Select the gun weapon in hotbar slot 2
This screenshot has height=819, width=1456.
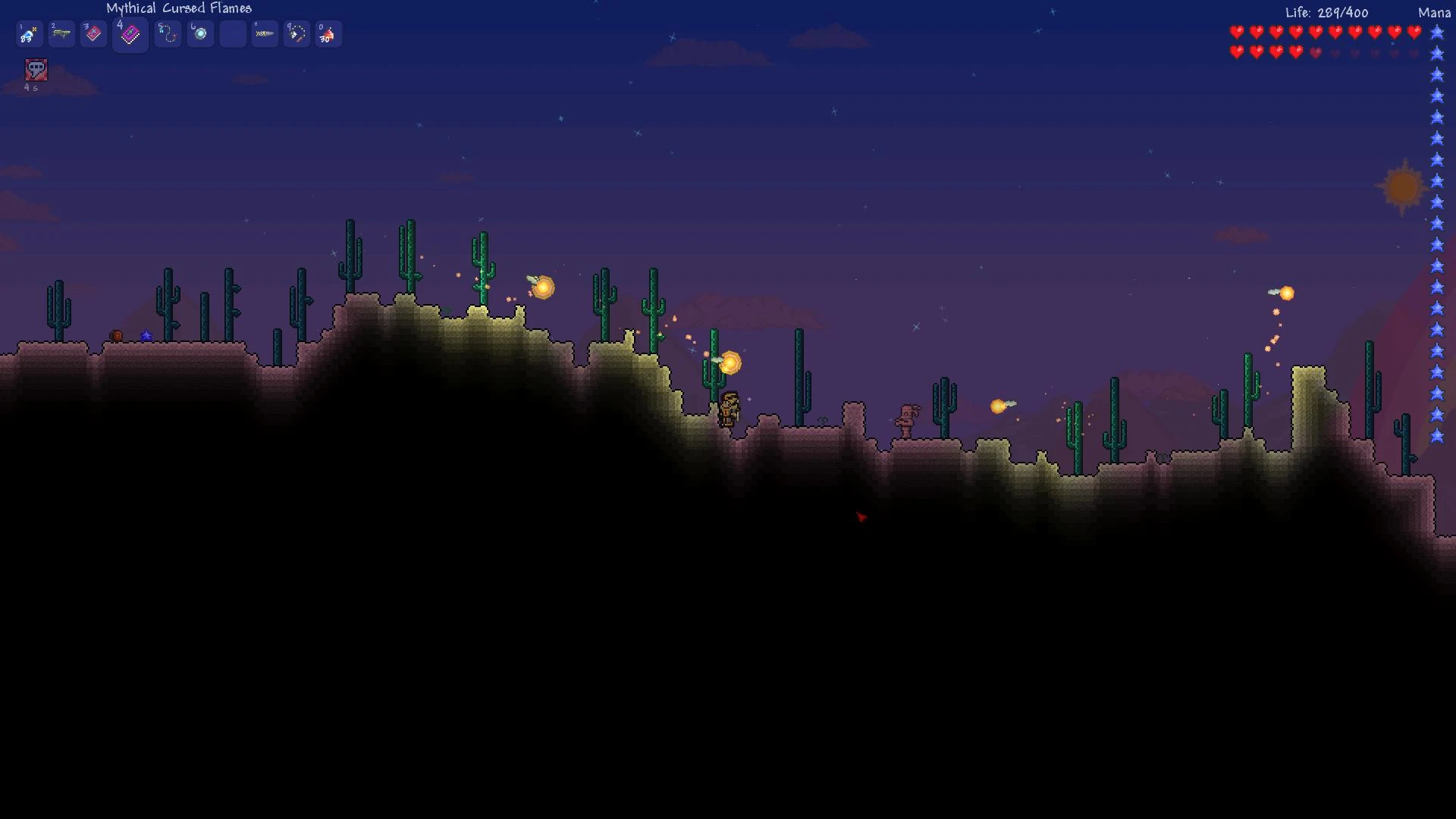[x=61, y=33]
